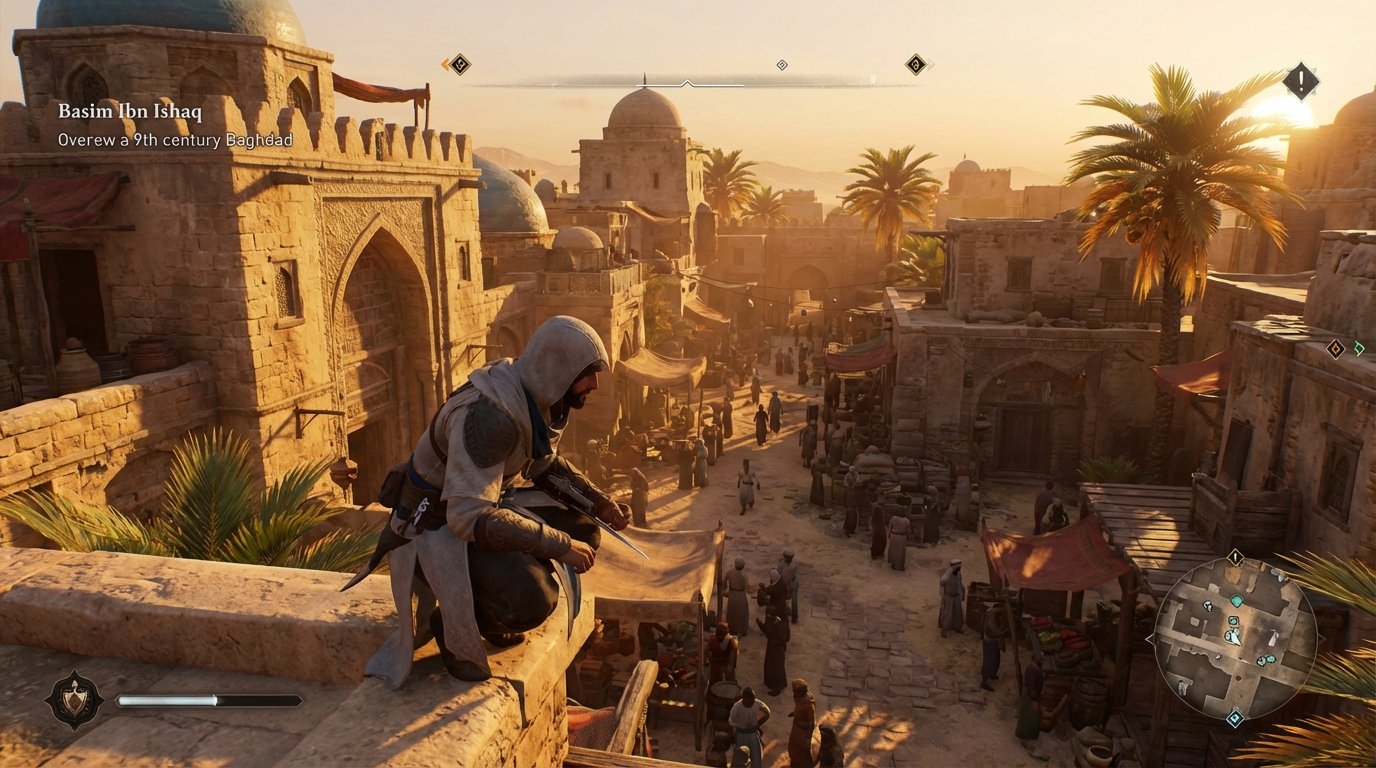The image size is (1376, 768).
Task: Click the exclamation alert icon top right
Action: 1299,80
